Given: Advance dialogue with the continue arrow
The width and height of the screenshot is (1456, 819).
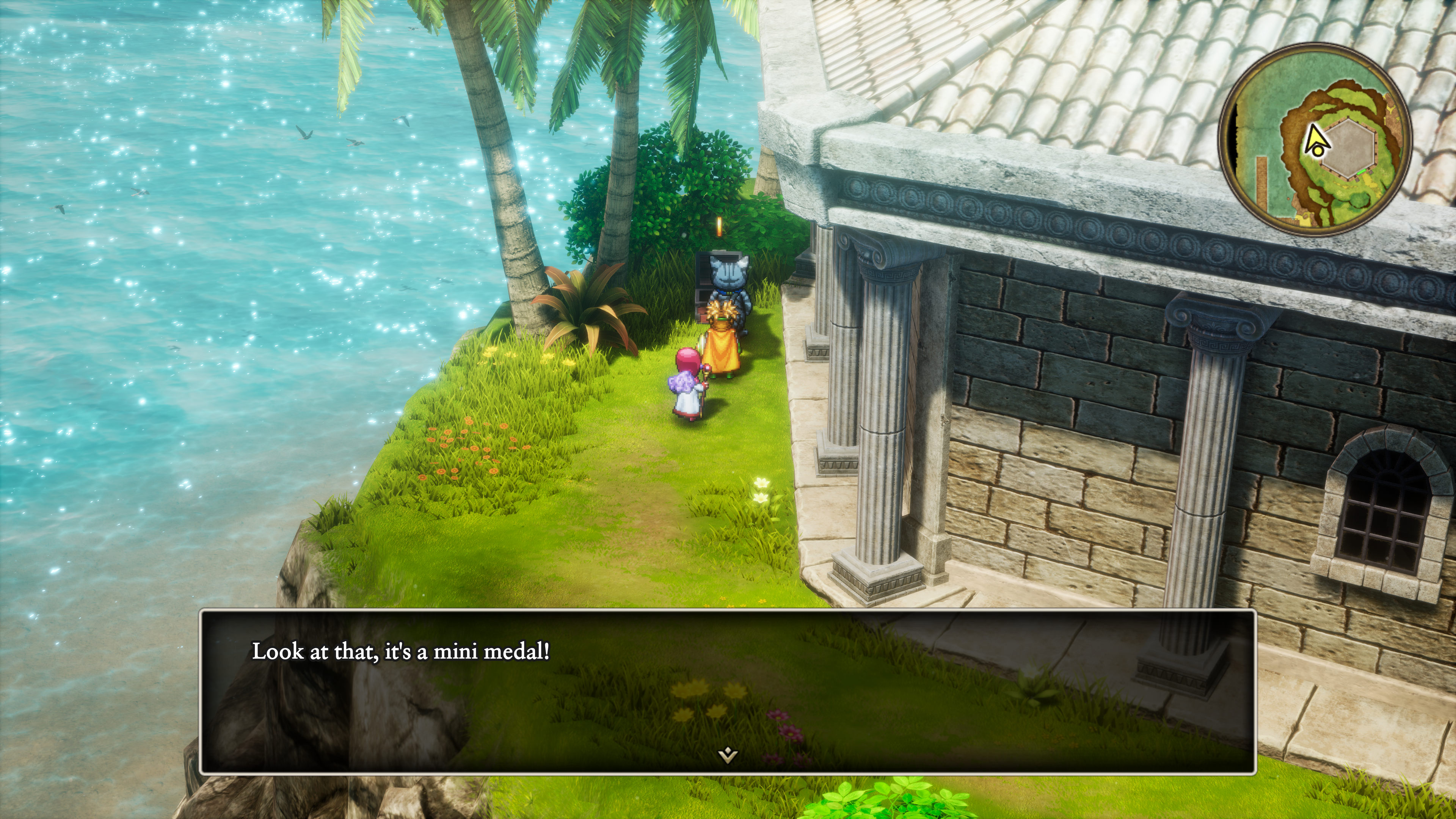Looking at the screenshot, I should (728, 754).
